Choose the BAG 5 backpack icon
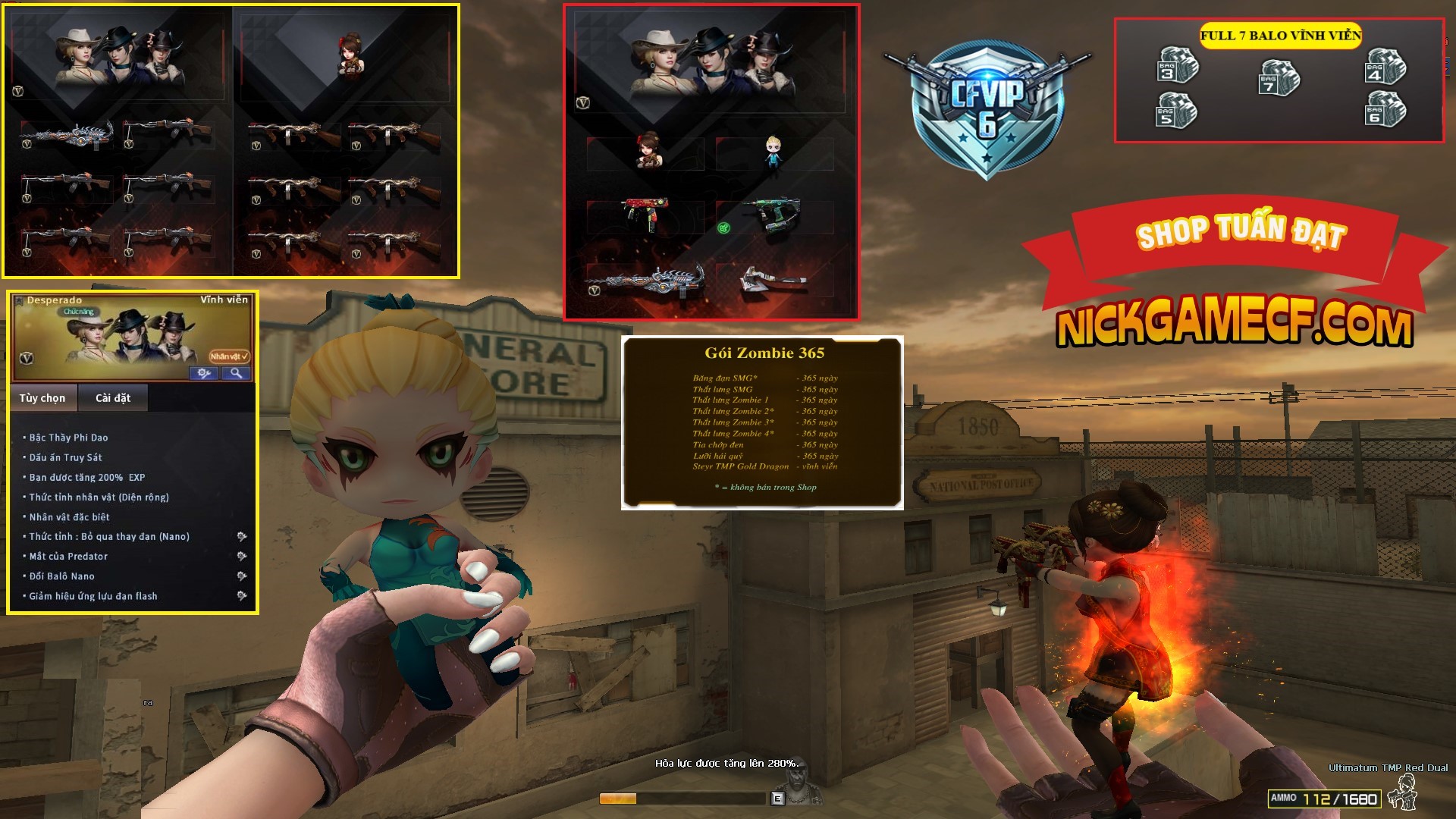This screenshot has width=1456, height=819. (x=1176, y=111)
